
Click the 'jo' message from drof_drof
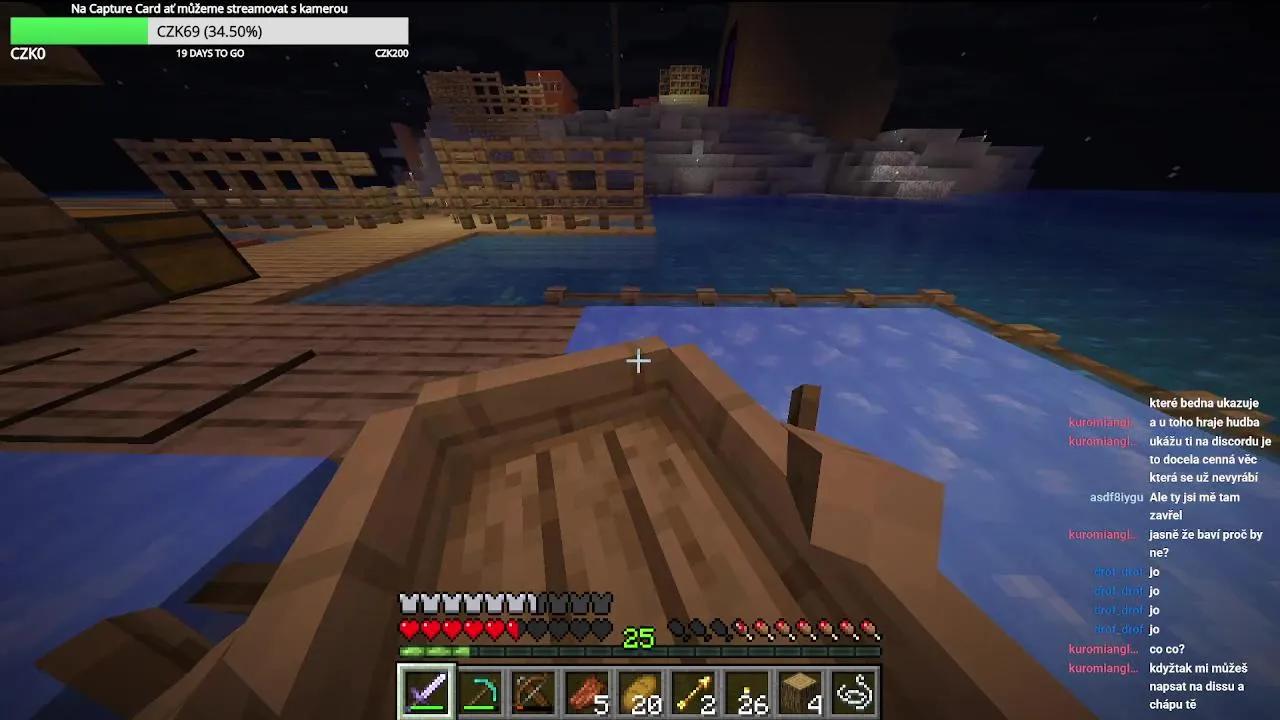pos(1153,572)
